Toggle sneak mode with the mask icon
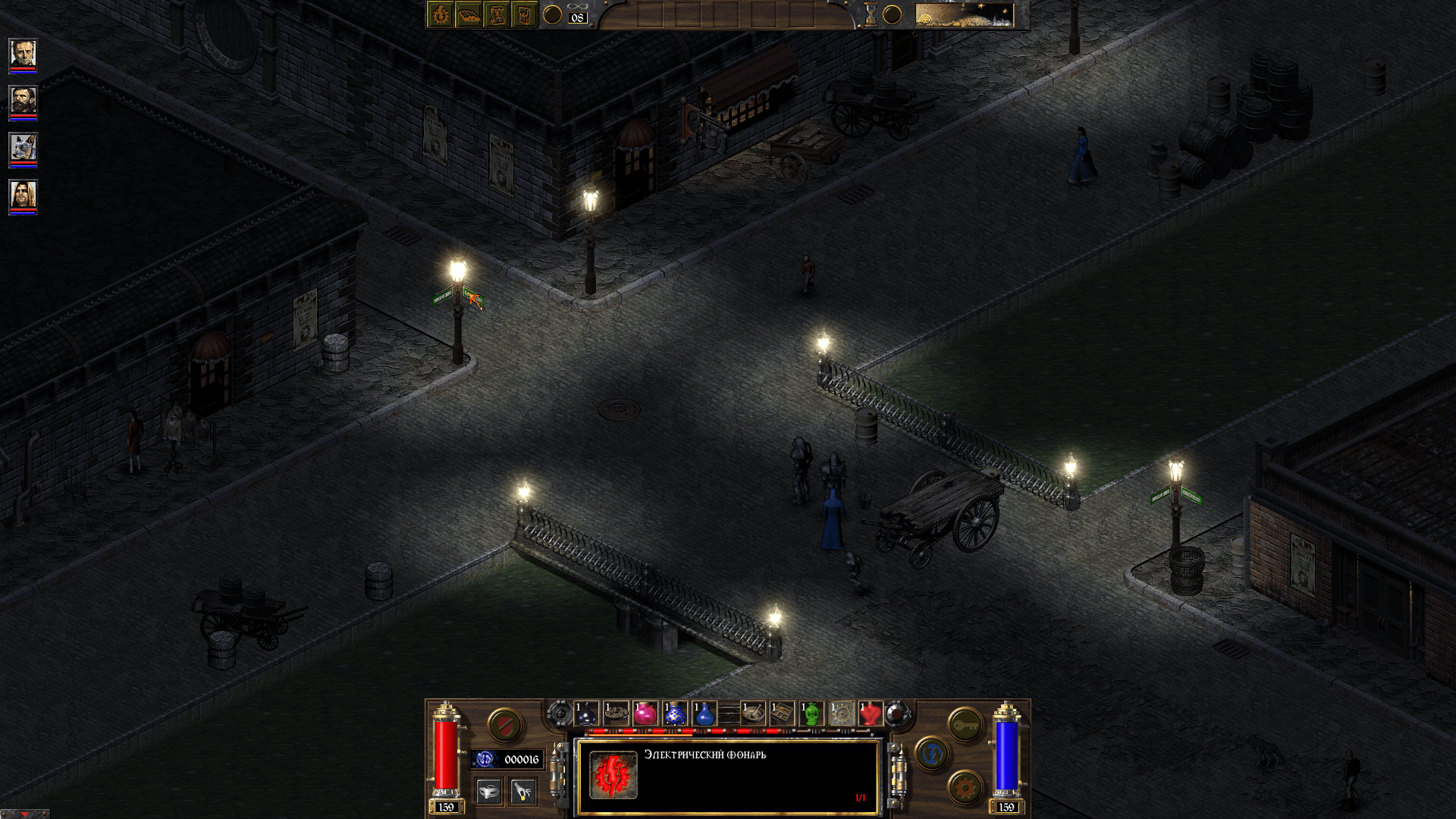 488,792
